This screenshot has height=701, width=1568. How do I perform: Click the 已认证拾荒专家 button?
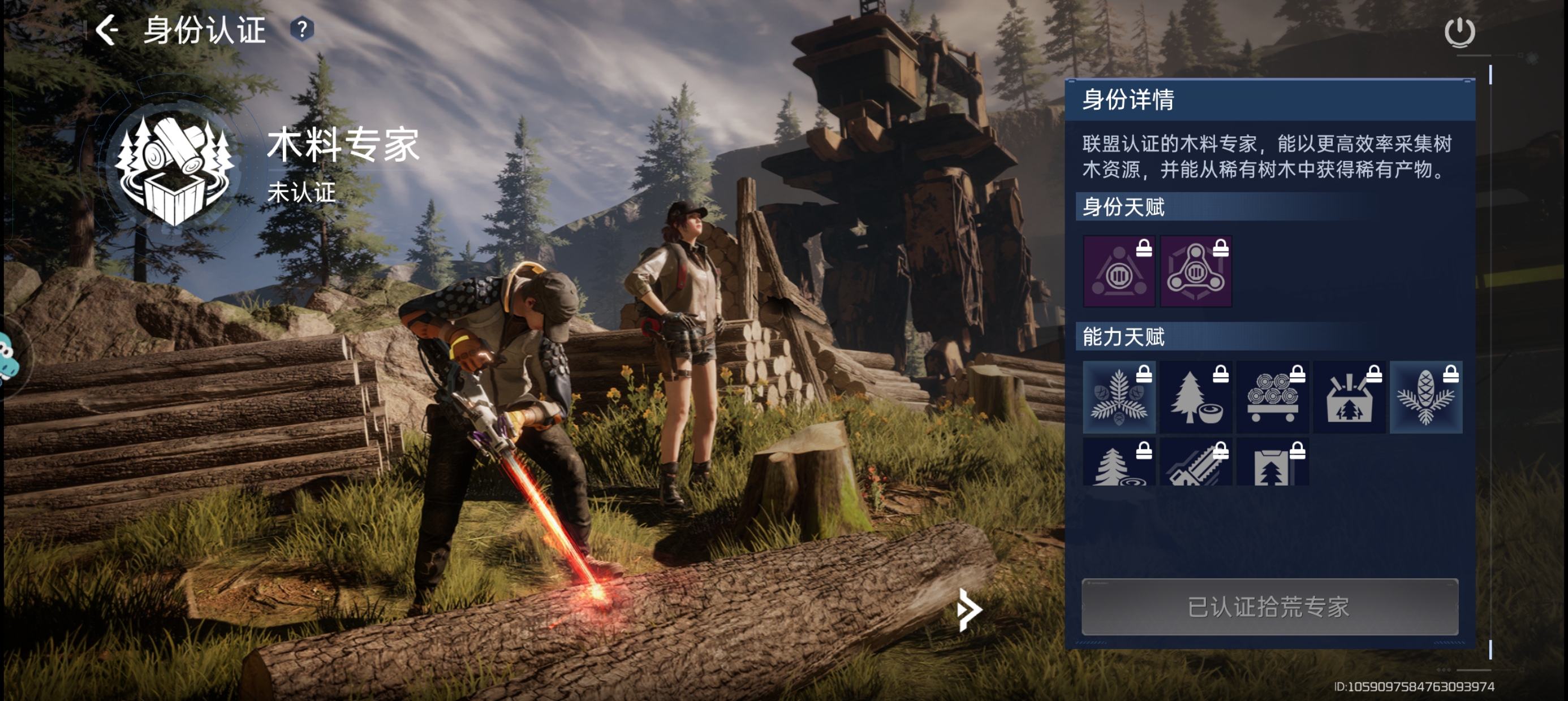(1269, 607)
